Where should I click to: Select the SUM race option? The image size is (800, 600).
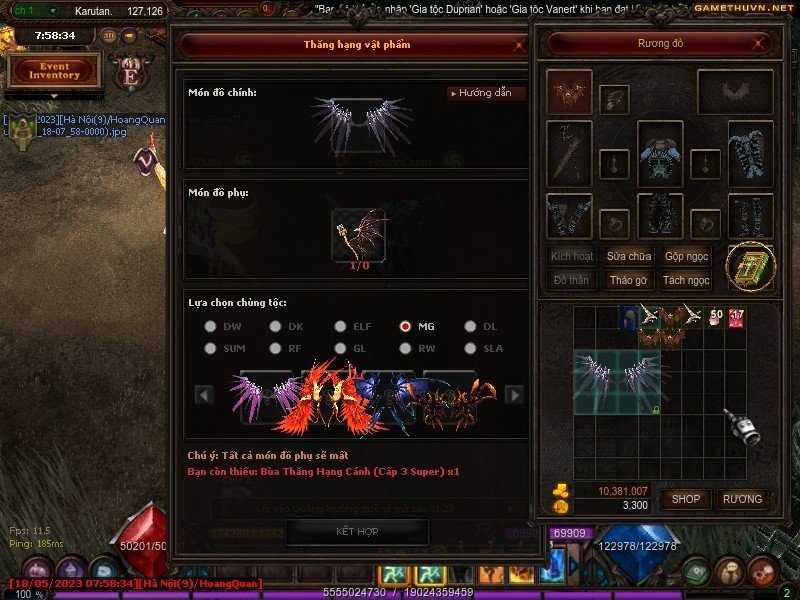(x=210, y=348)
